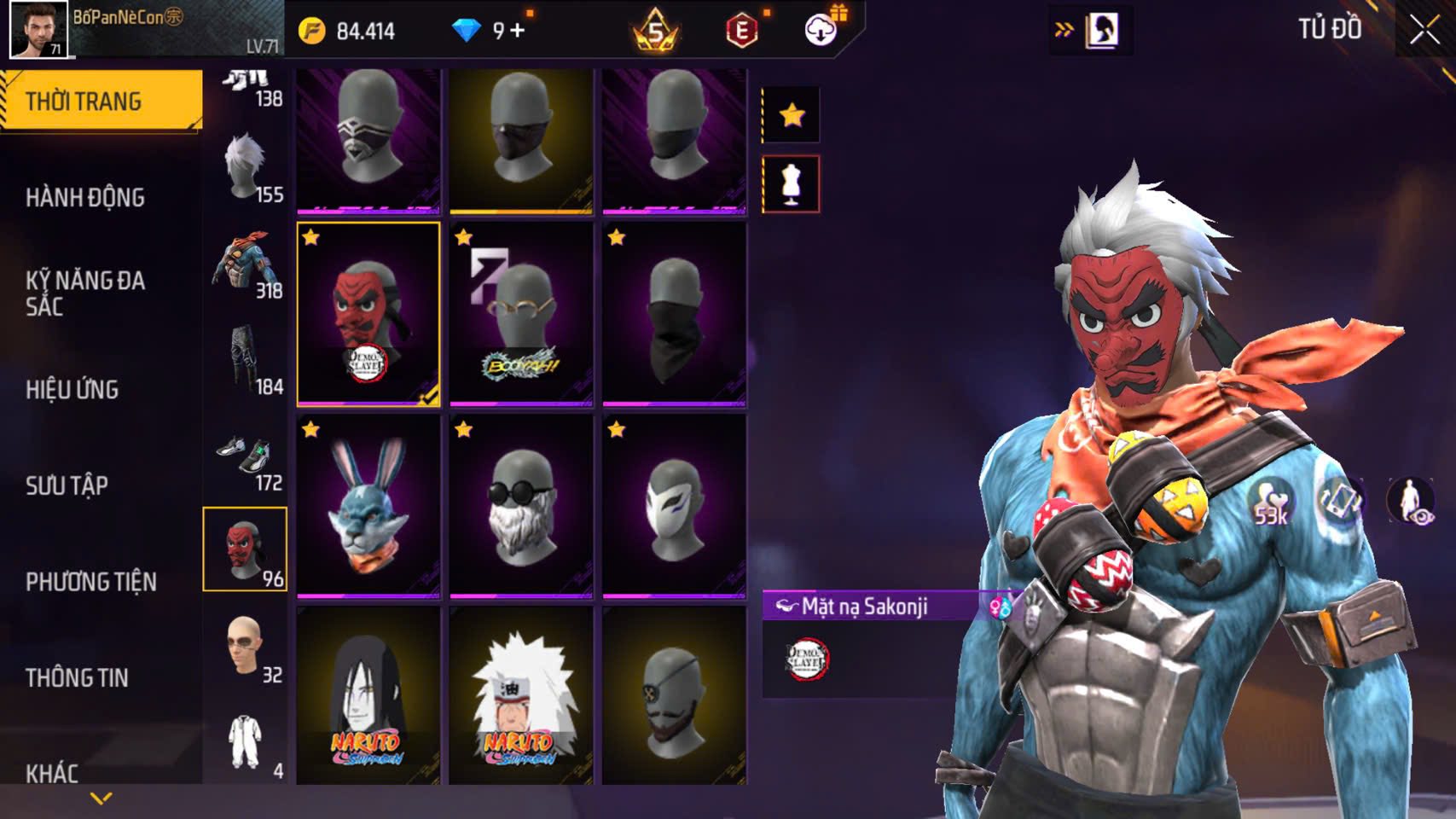
Task: Choose the Jiraiya white-haired Naruto head
Action: pyautogui.click(x=521, y=695)
